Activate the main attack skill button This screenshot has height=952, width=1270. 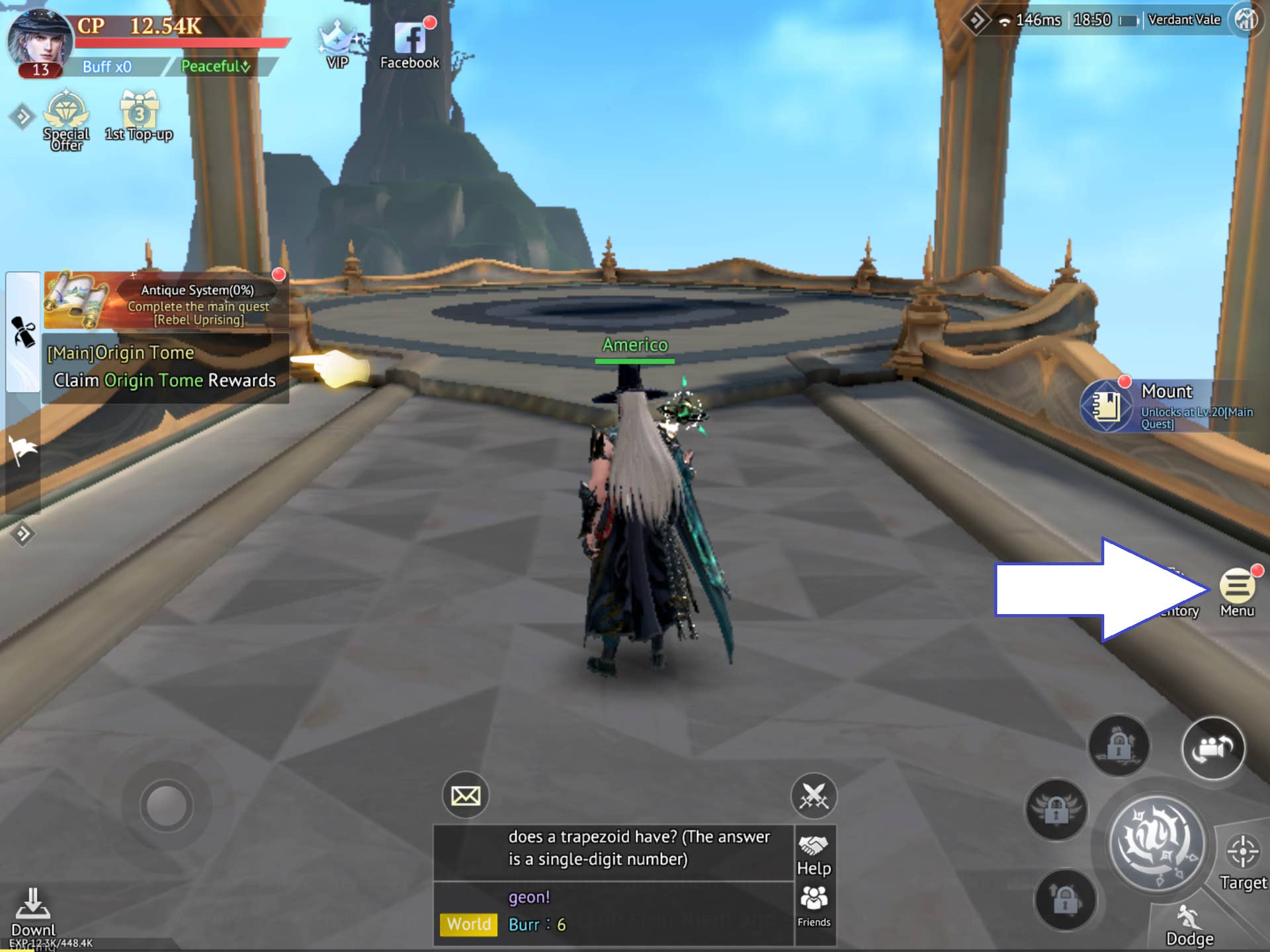pos(1157,843)
